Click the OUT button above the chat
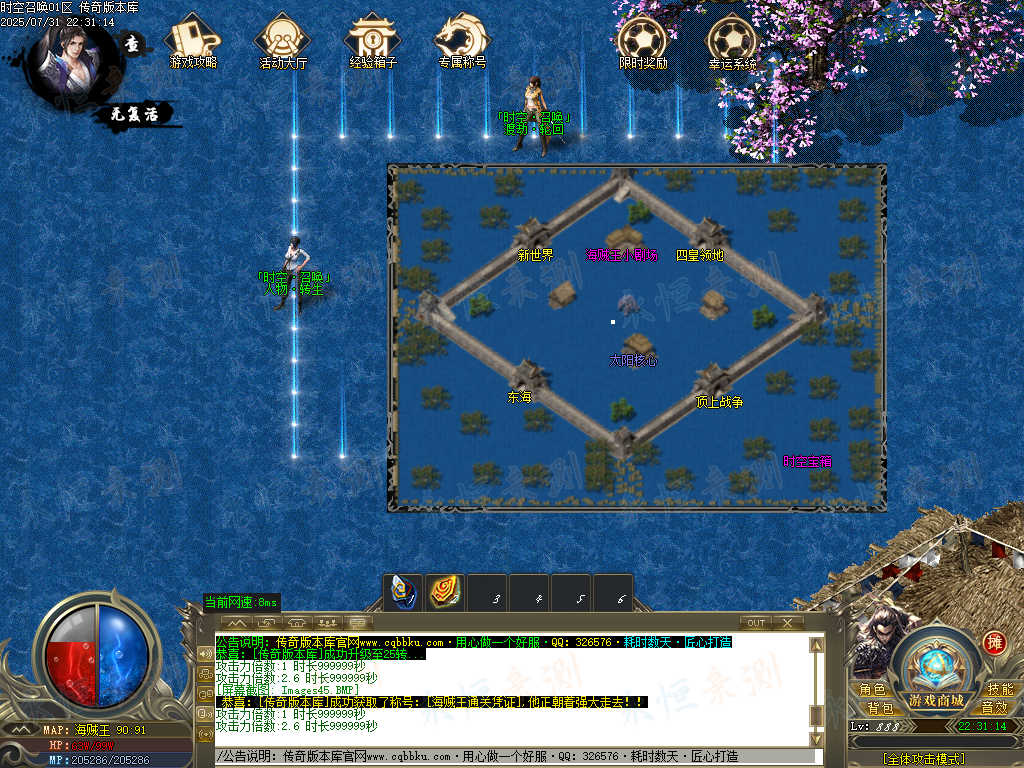1024x768 pixels. tap(756, 623)
